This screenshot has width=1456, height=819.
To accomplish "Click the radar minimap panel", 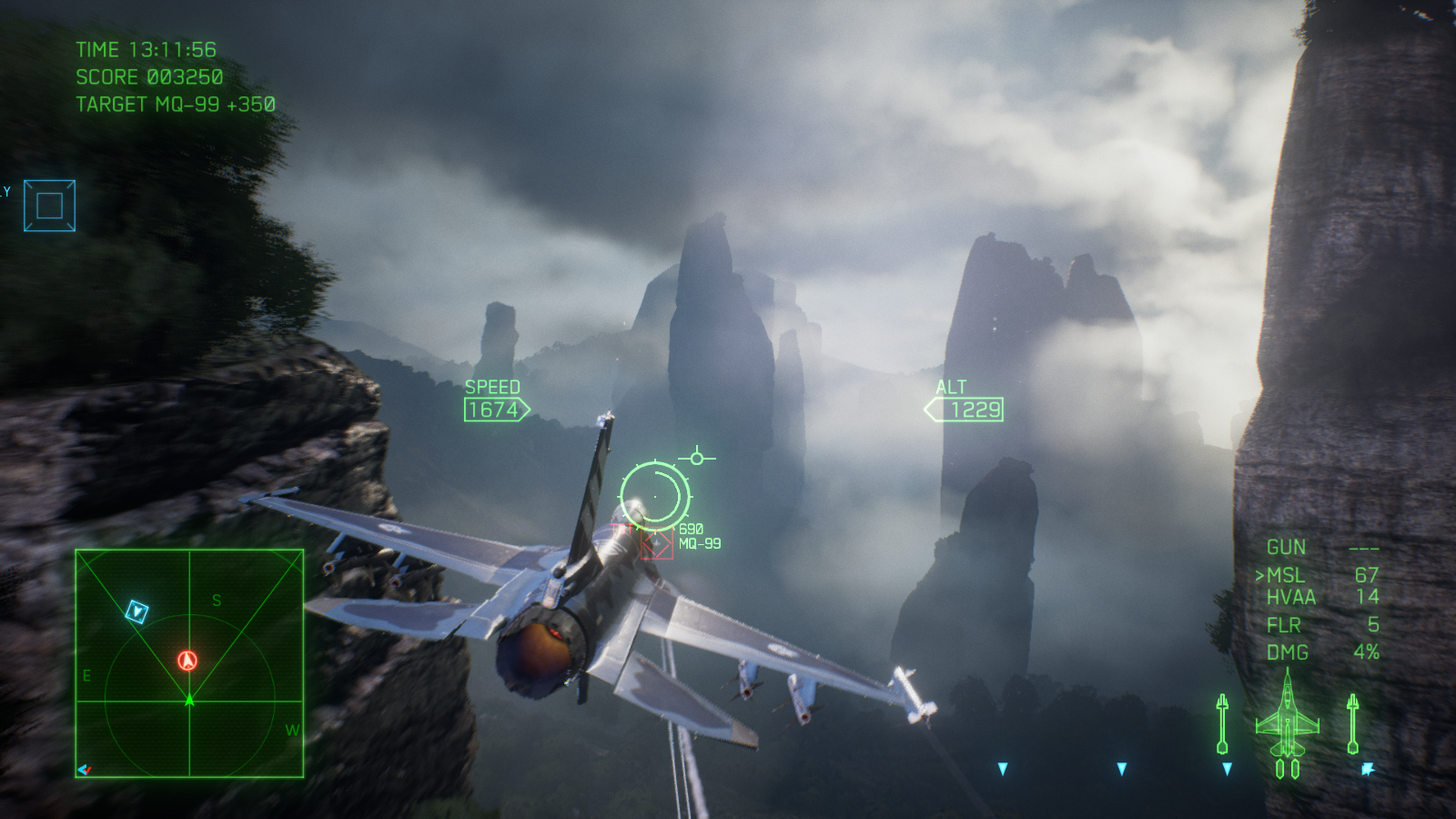I will point(189,663).
